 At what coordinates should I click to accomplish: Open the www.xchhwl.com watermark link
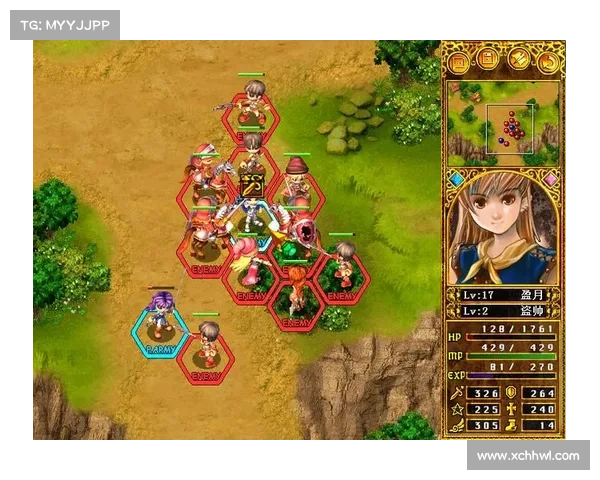click(528, 456)
